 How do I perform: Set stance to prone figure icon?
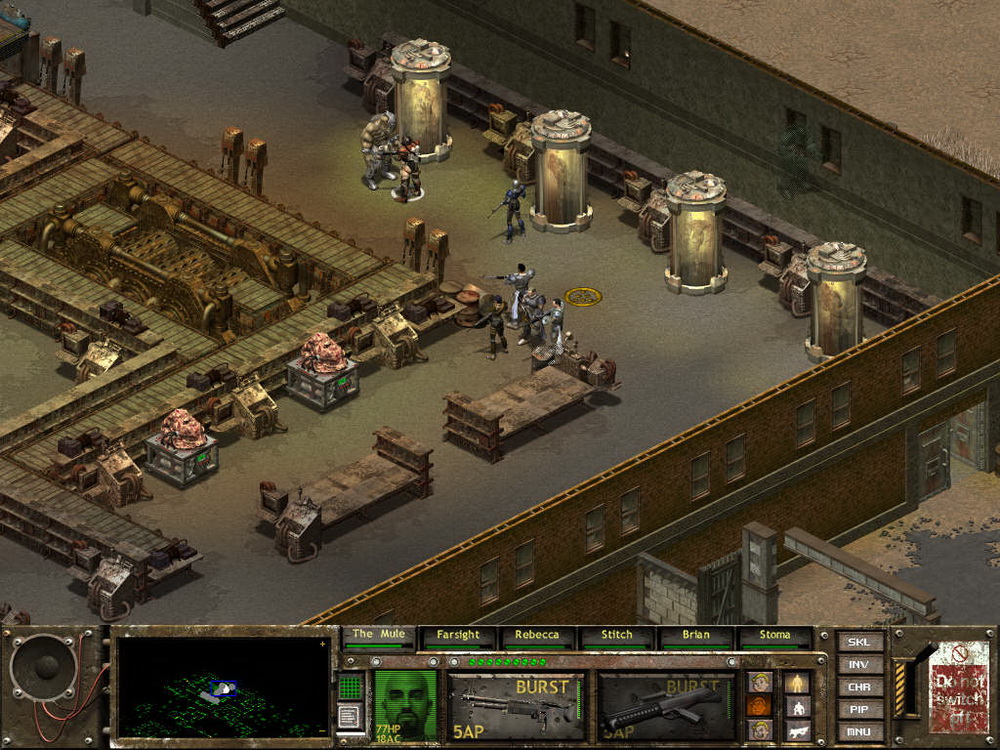coord(797,731)
